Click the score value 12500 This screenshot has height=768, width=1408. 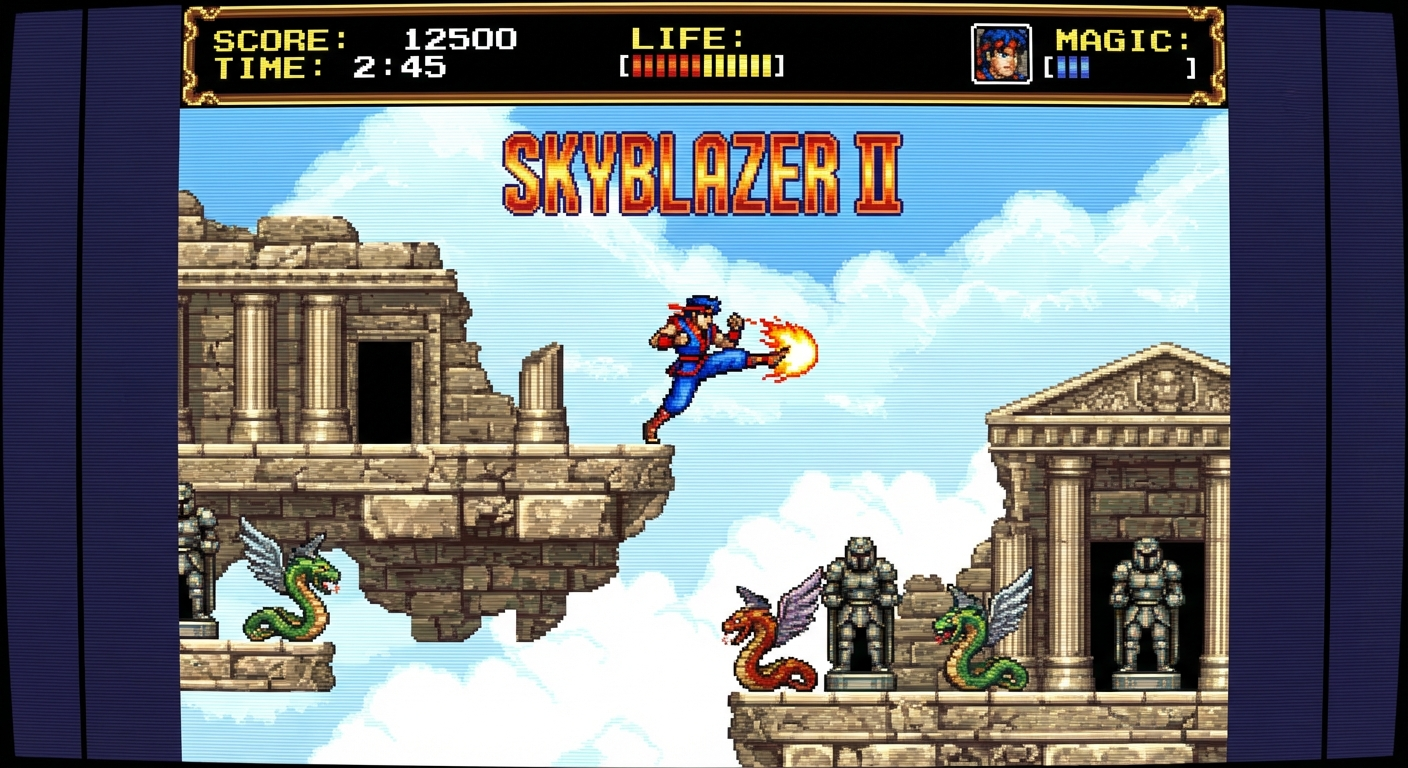tap(460, 38)
